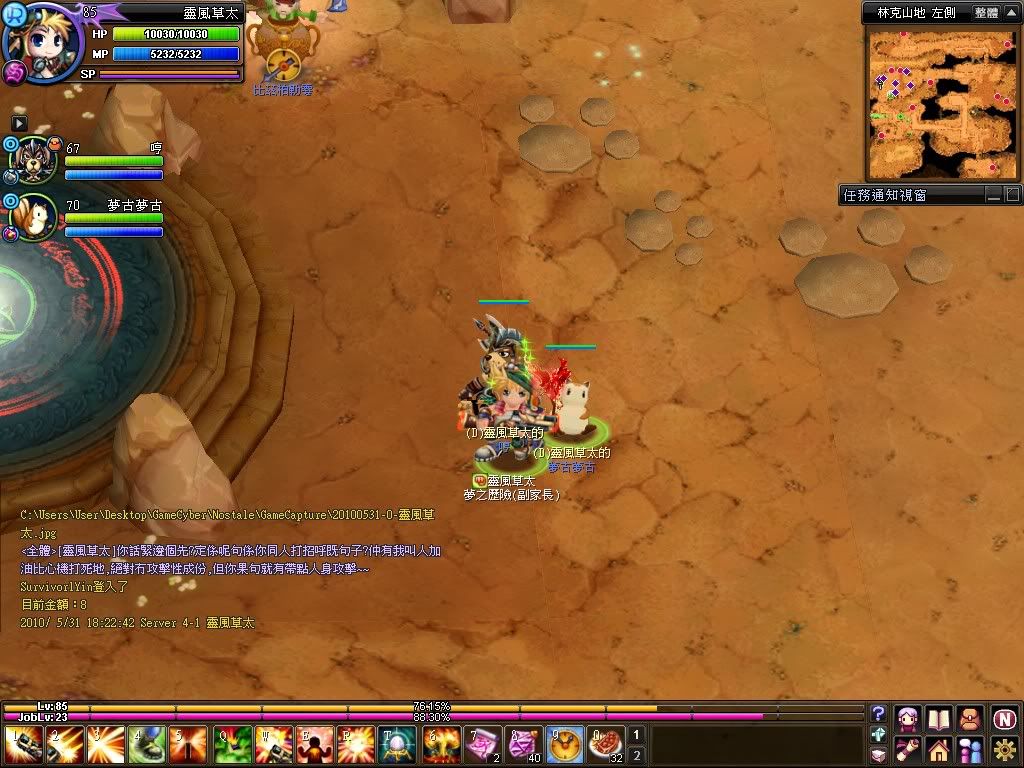Viewport: 1024px width, 768px height.
Task: Use the clock item in slot 9
Action: pyautogui.click(x=566, y=745)
